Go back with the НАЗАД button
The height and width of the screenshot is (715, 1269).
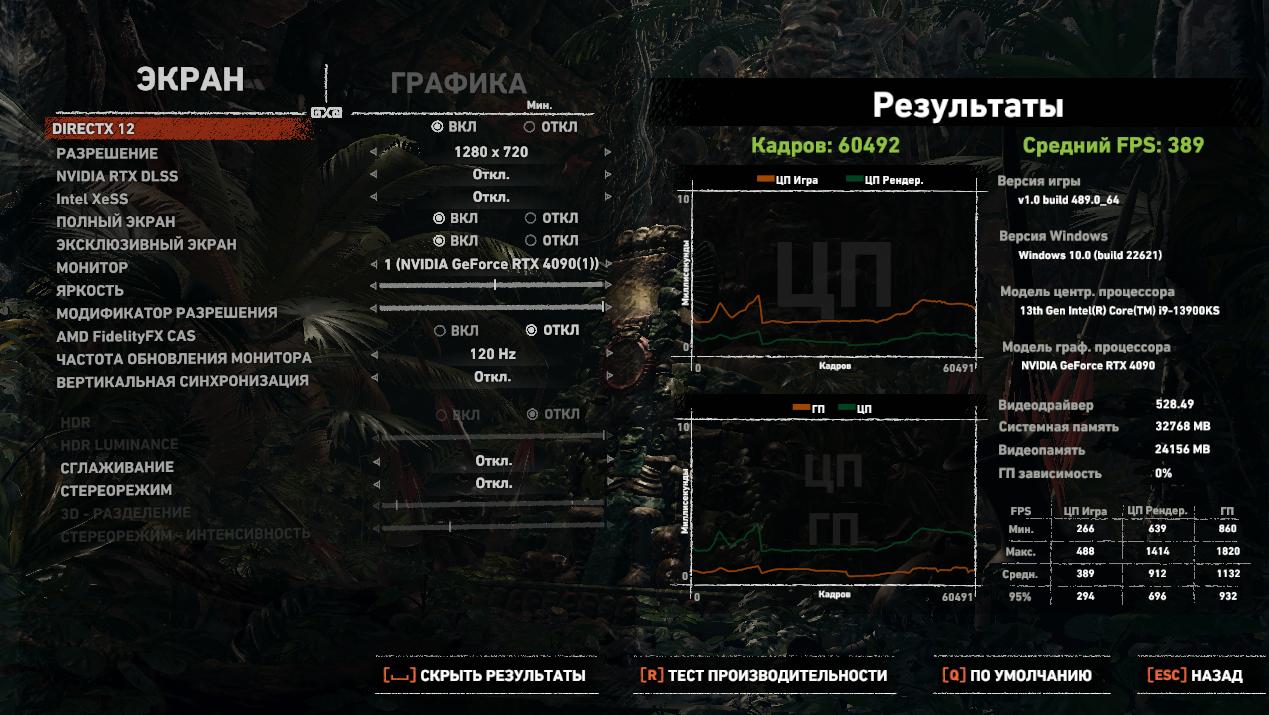1195,676
